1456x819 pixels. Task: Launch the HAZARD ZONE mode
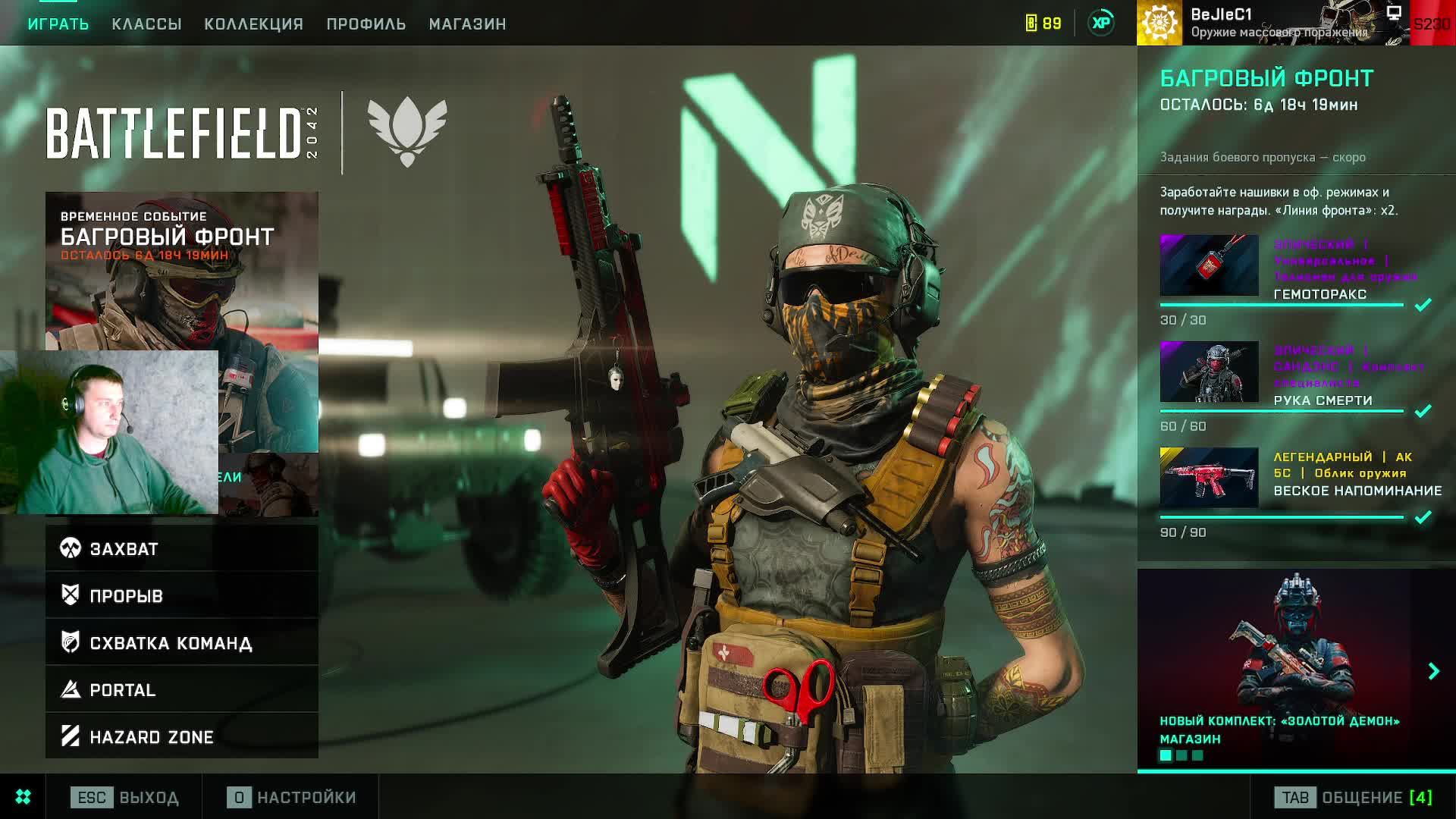tap(182, 736)
